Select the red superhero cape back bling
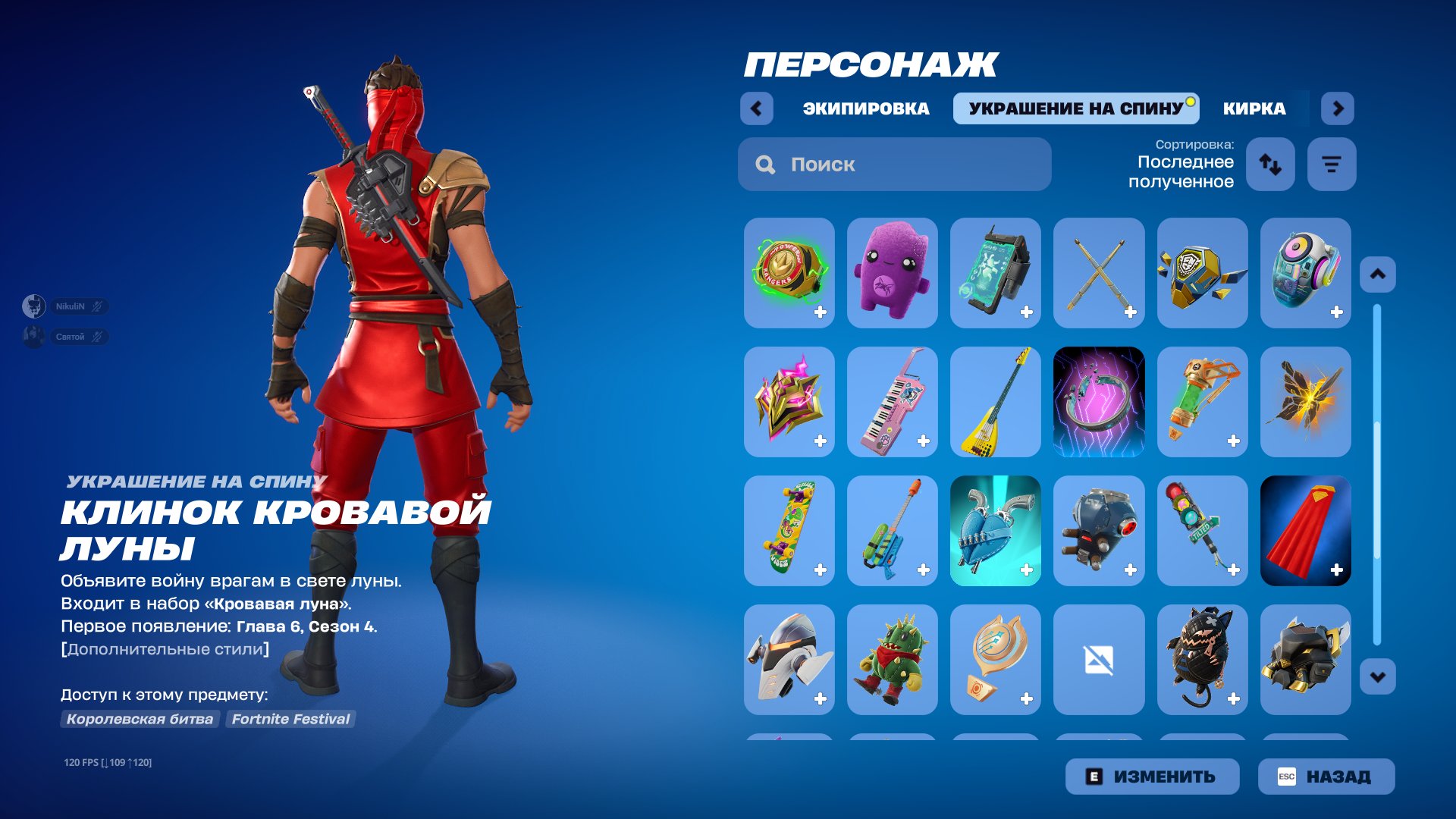Screen dimensions: 1456x819 pyautogui.click(x=1306, y=531)
